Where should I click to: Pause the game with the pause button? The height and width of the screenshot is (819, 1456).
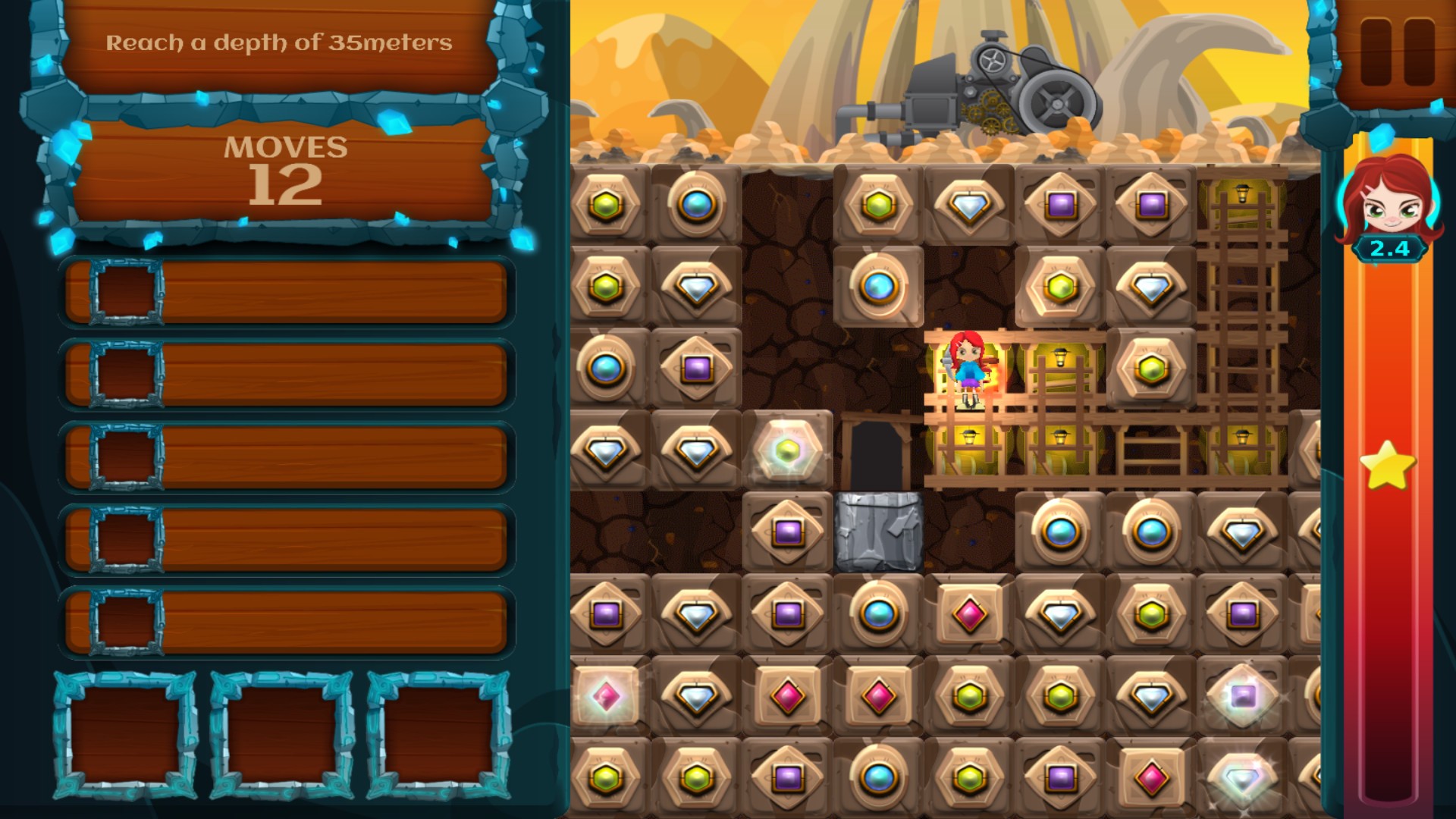[x=1398, y=51]
